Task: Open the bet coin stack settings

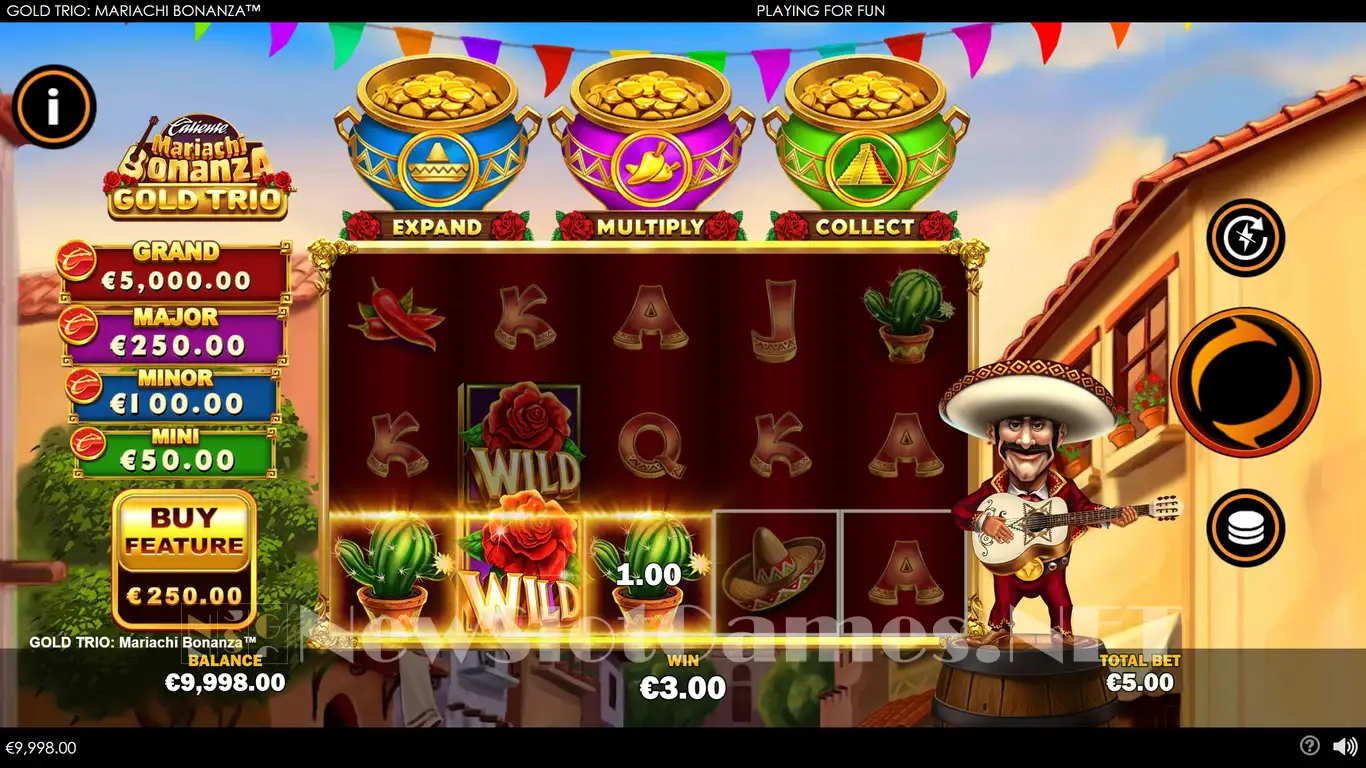Action: pos(1245,527)
